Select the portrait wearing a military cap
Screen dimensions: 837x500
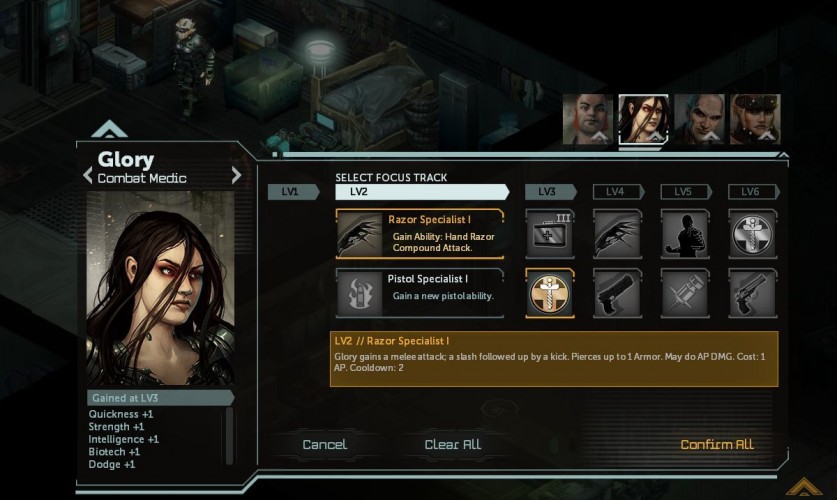click(755, 119)
